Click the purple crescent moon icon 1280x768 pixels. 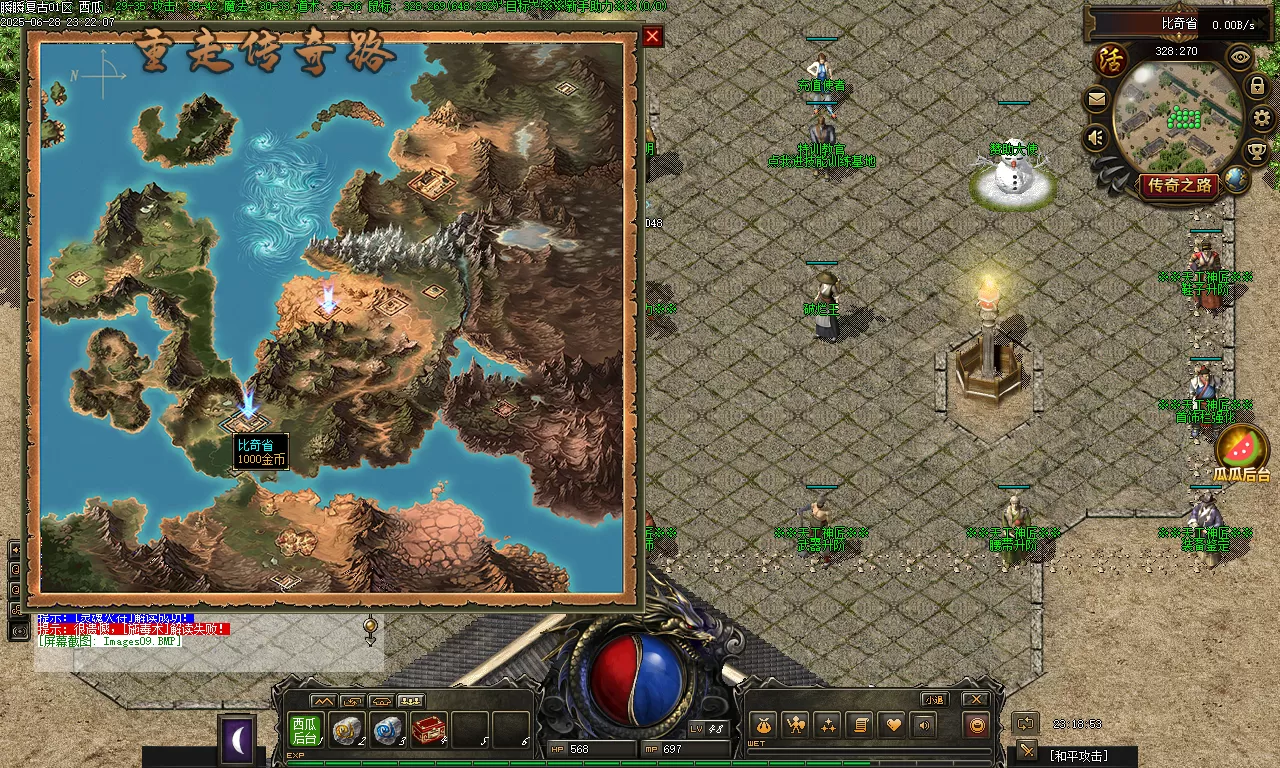[x=237, y=740]
